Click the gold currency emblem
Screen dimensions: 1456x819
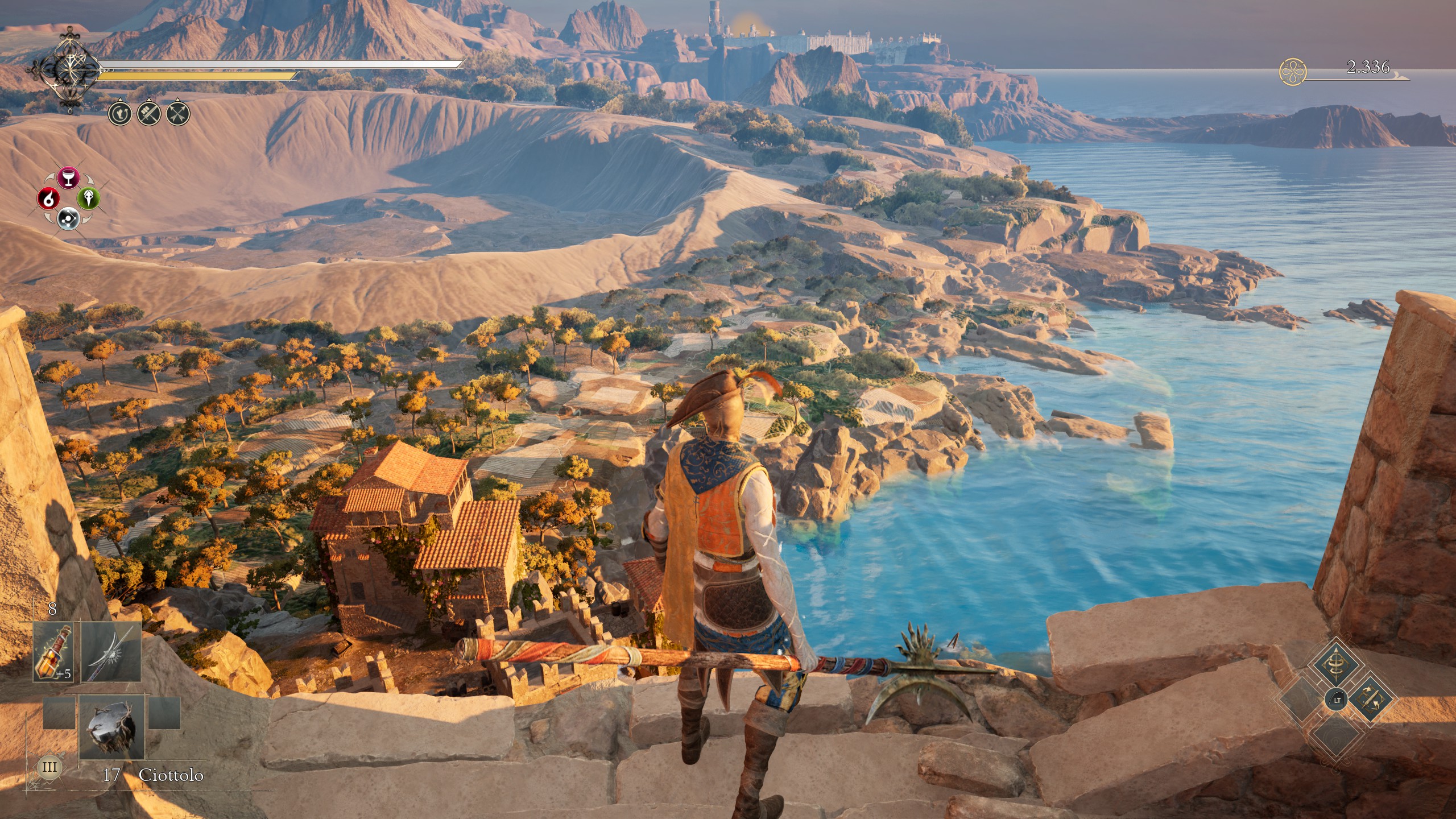click(x=1293, y=72)
